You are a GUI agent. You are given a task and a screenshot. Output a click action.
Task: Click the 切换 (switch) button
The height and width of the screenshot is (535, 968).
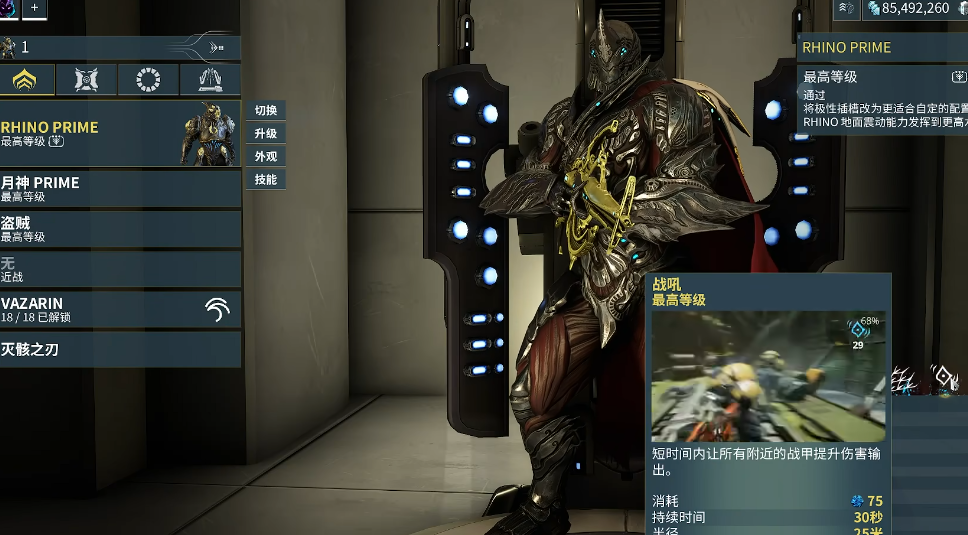pos(265,111)
